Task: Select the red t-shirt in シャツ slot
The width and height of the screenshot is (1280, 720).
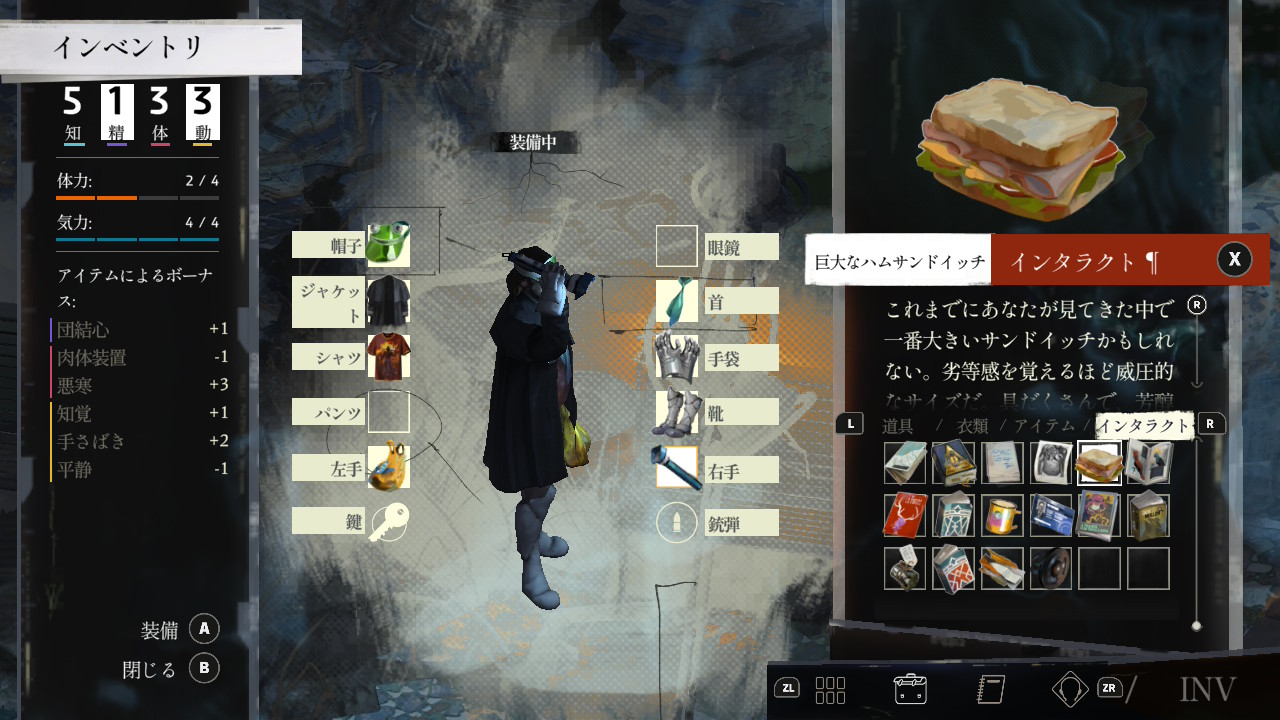Action: pyautogui.click(x=388, y=357)
